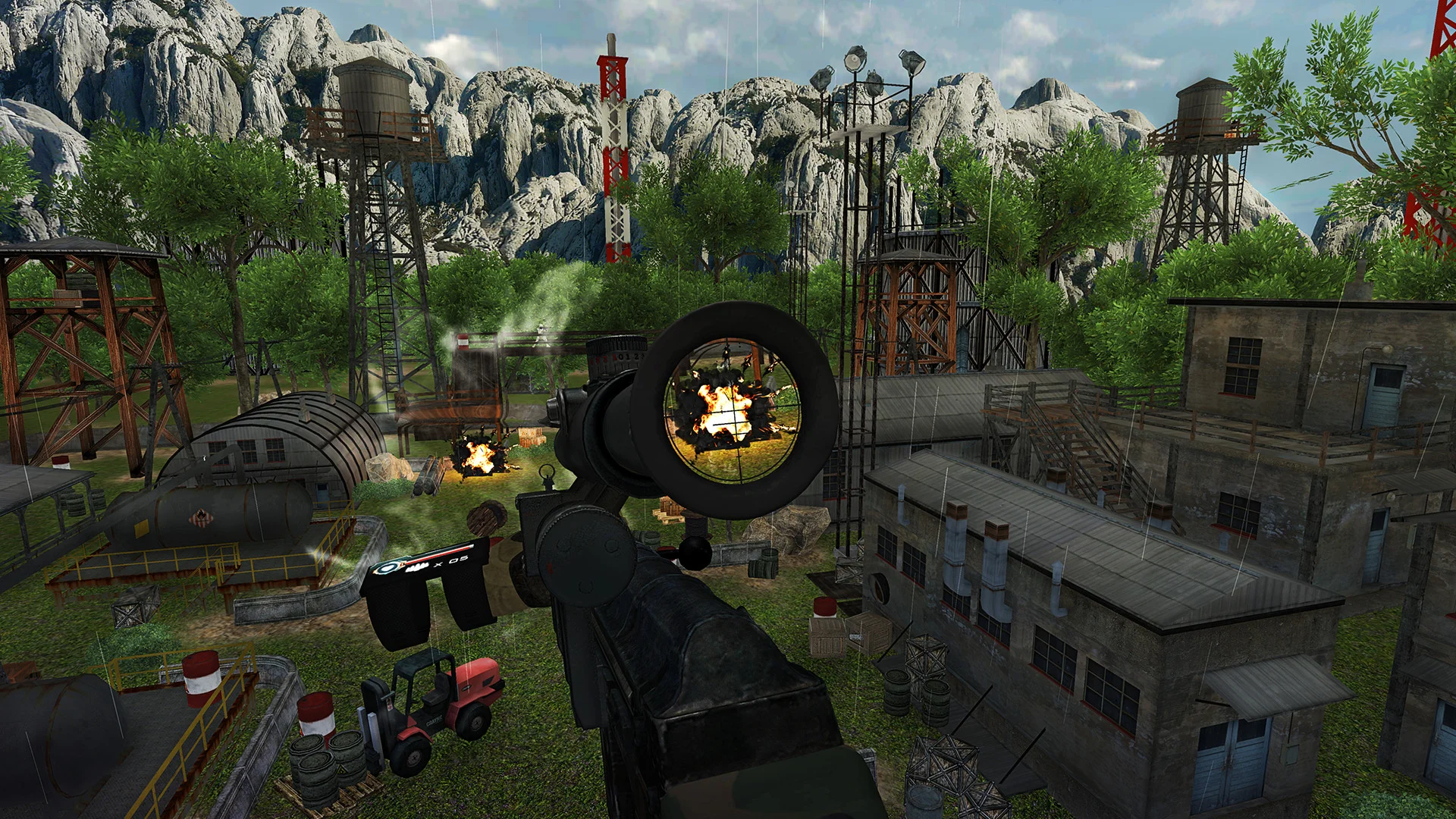Click the red health bar on the glove
The width and height of the screenshot is (1456, 819).
point(436,552)
